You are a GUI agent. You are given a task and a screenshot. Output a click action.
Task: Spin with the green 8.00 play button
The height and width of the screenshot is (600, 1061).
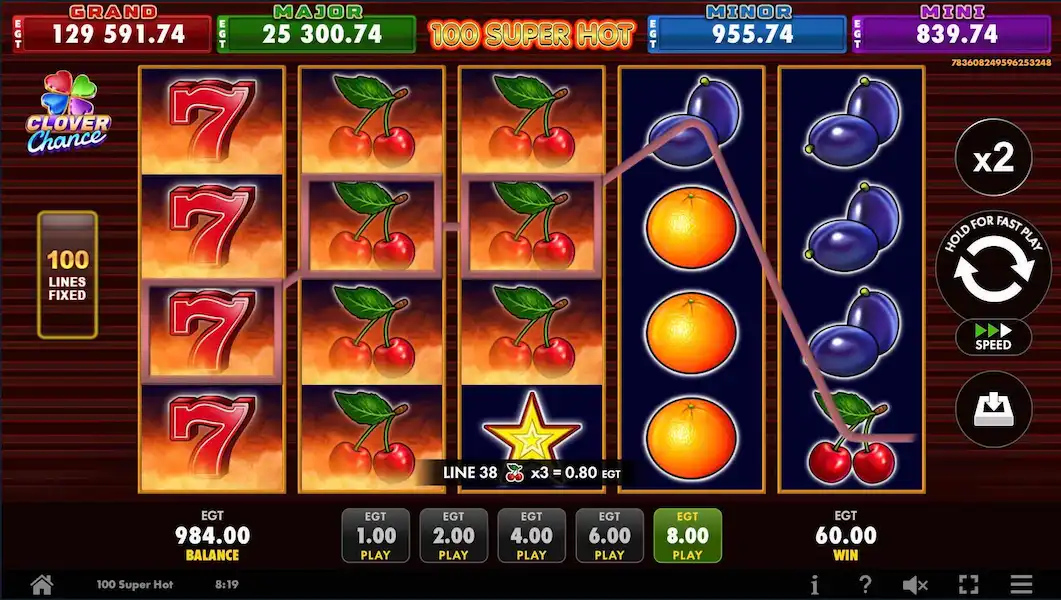coord(687,535)
